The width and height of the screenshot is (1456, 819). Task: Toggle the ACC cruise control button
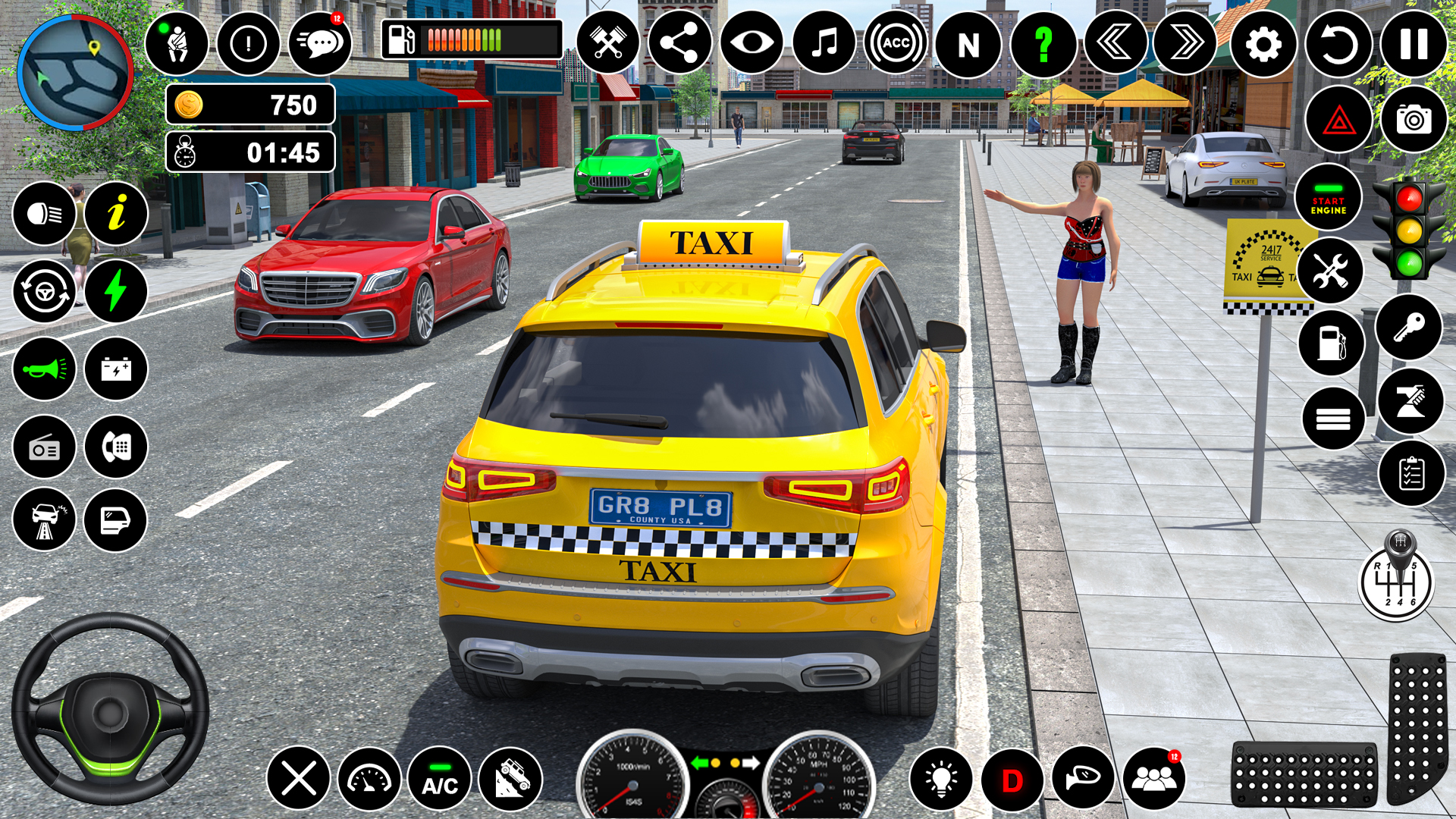[896, 44]
